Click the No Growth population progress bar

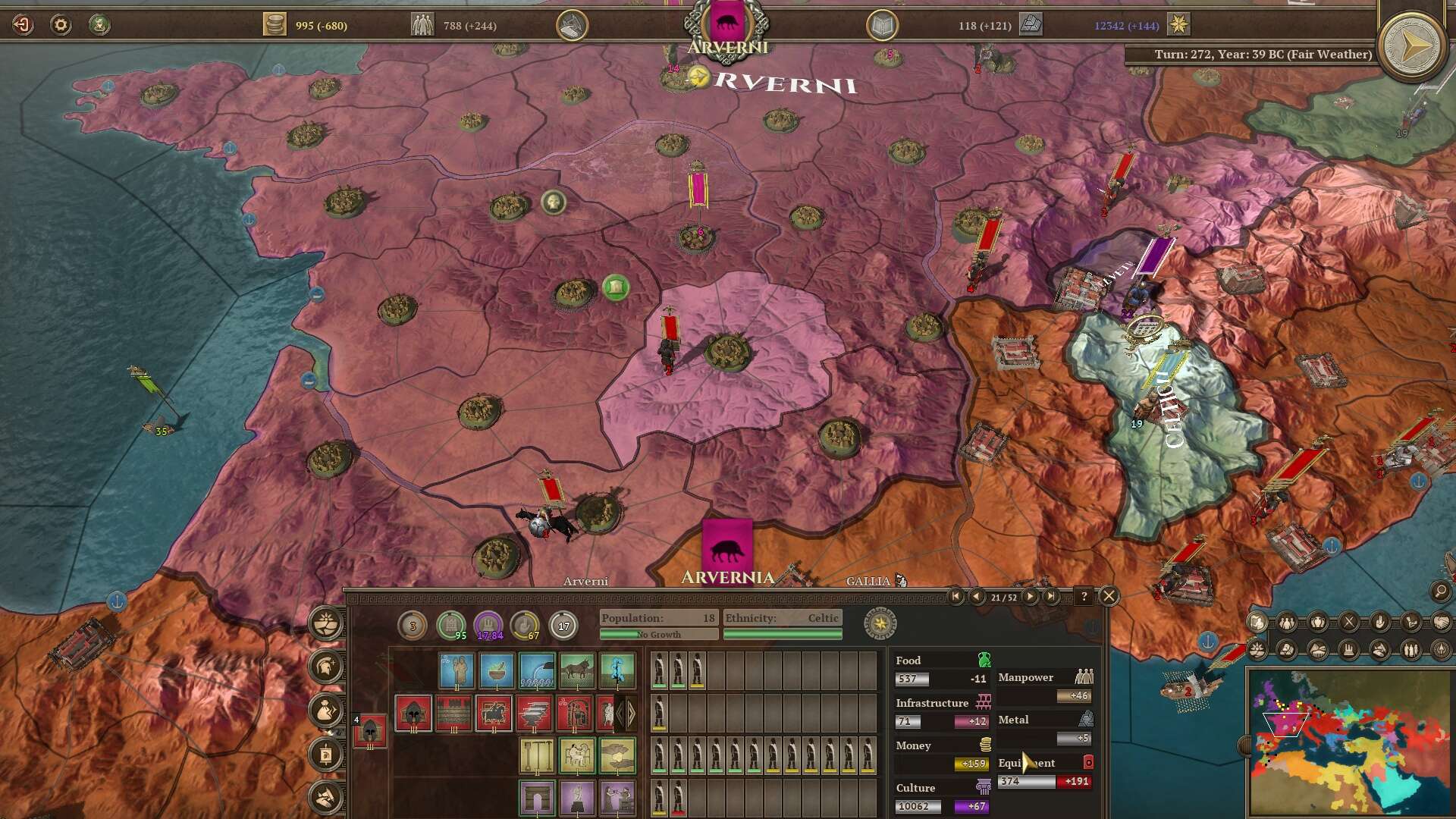(x=657, y=634)
